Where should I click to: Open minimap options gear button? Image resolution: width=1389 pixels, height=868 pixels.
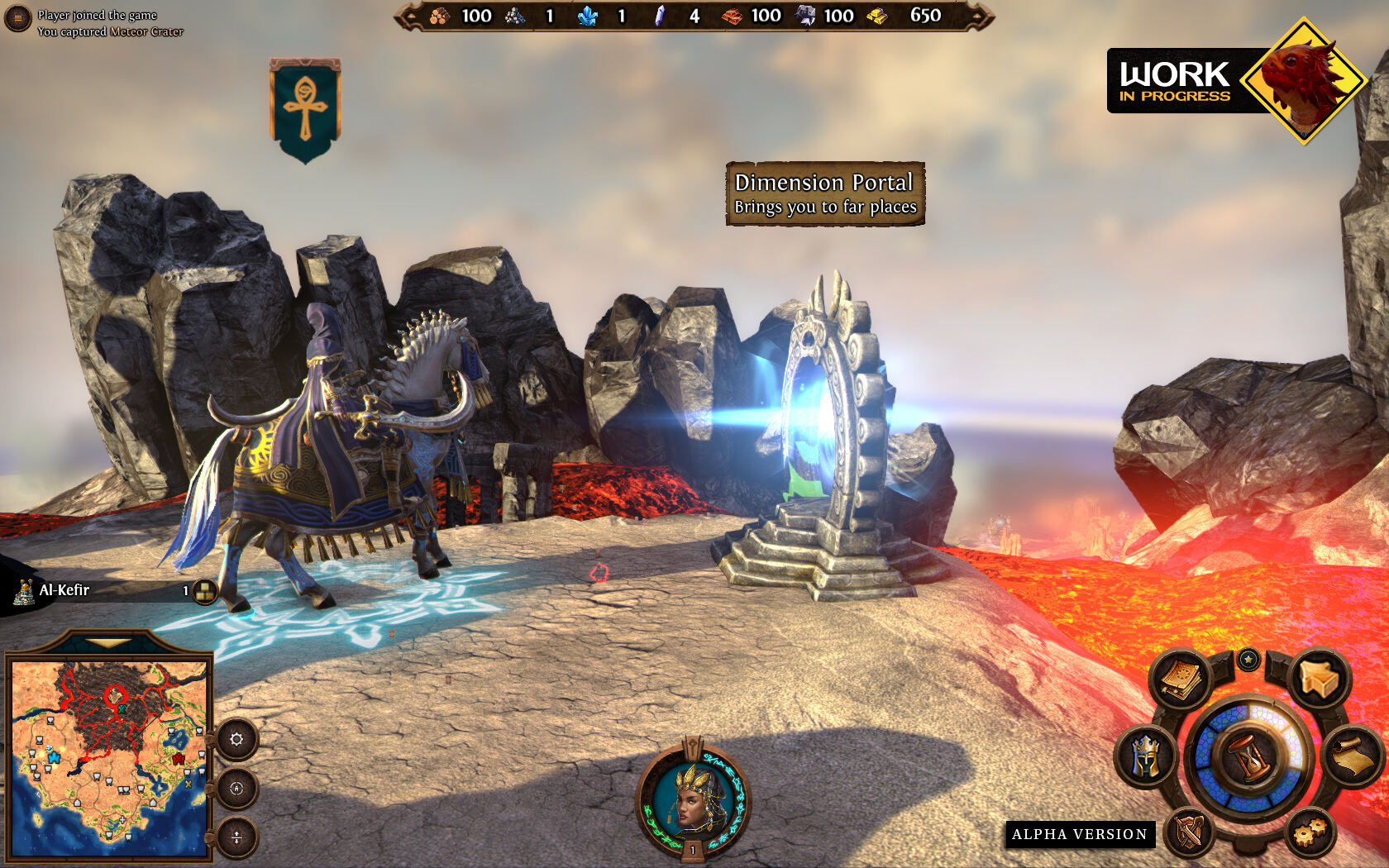[236, 739]
